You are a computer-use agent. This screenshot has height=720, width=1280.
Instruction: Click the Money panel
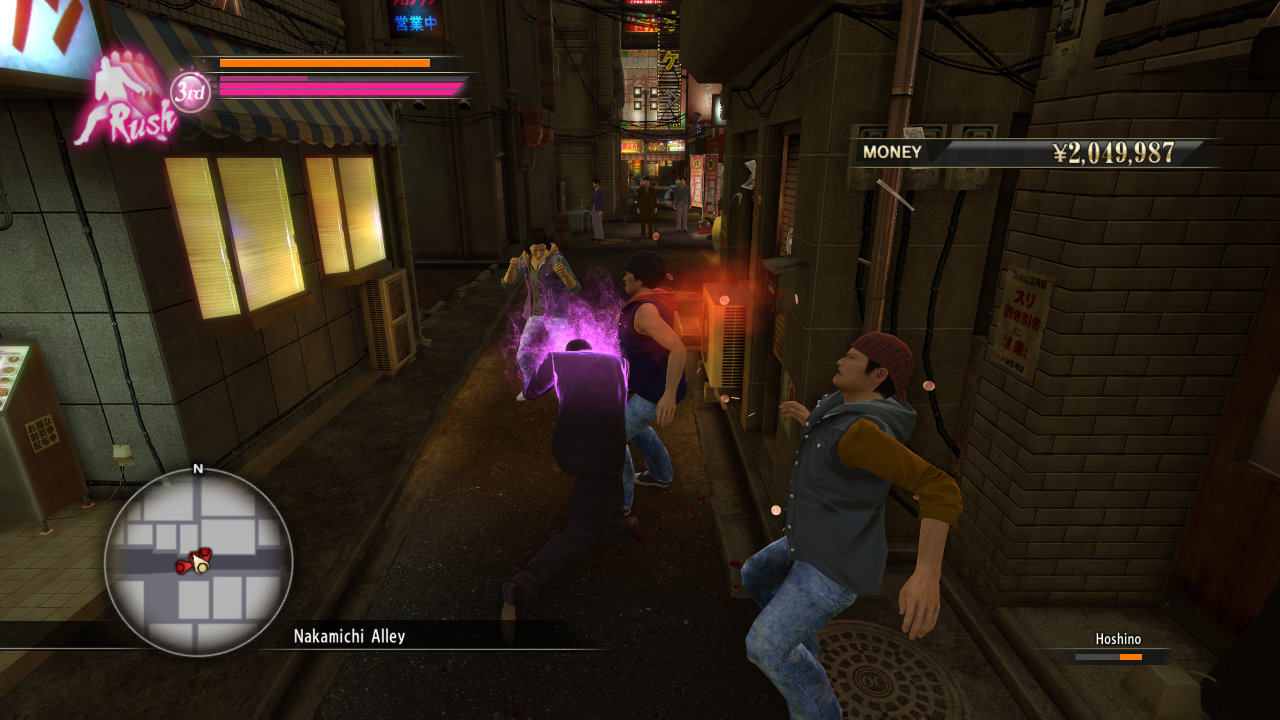(1033, 153)
